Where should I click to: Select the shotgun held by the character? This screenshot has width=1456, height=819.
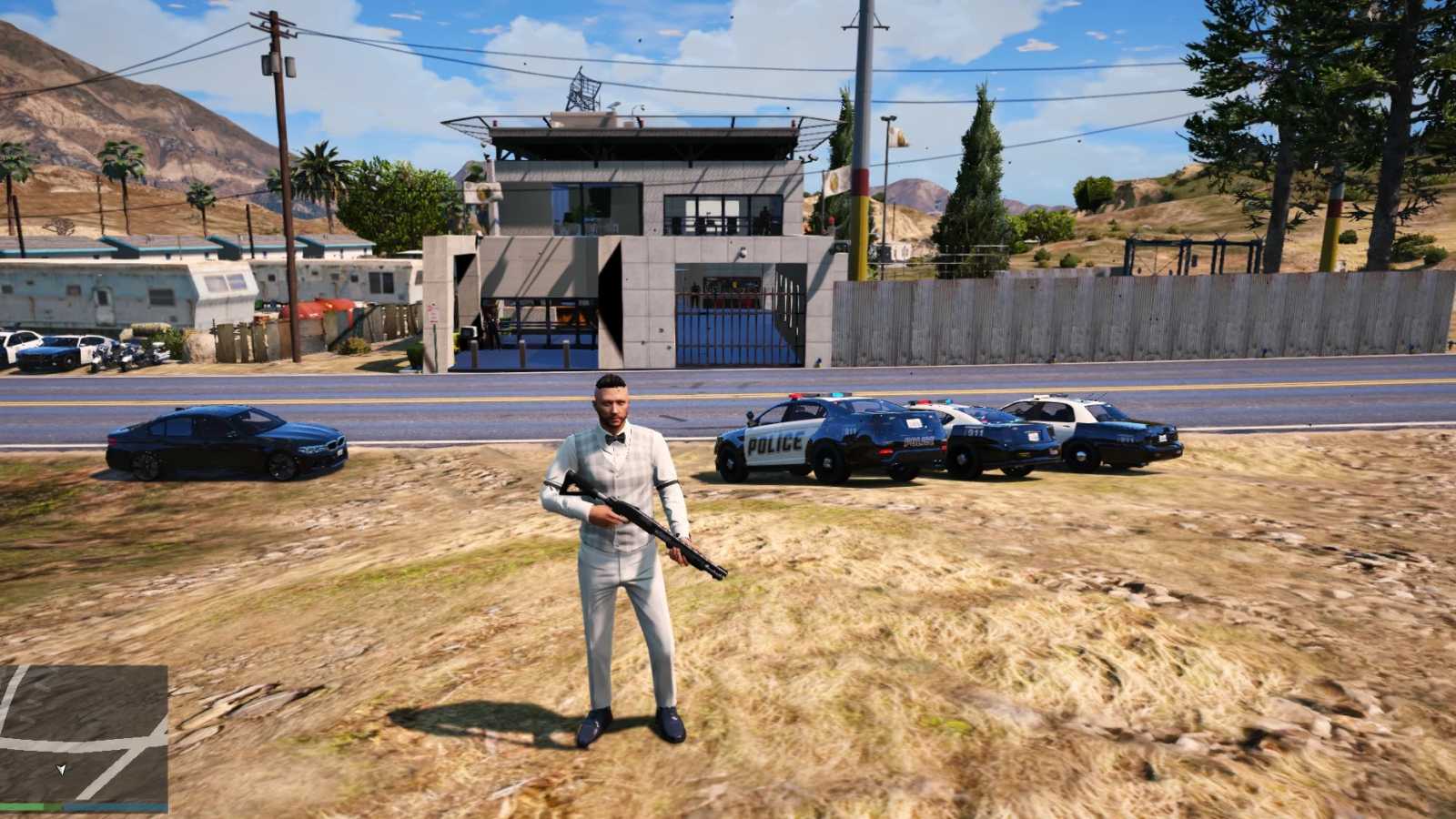[x=637, y=519]
